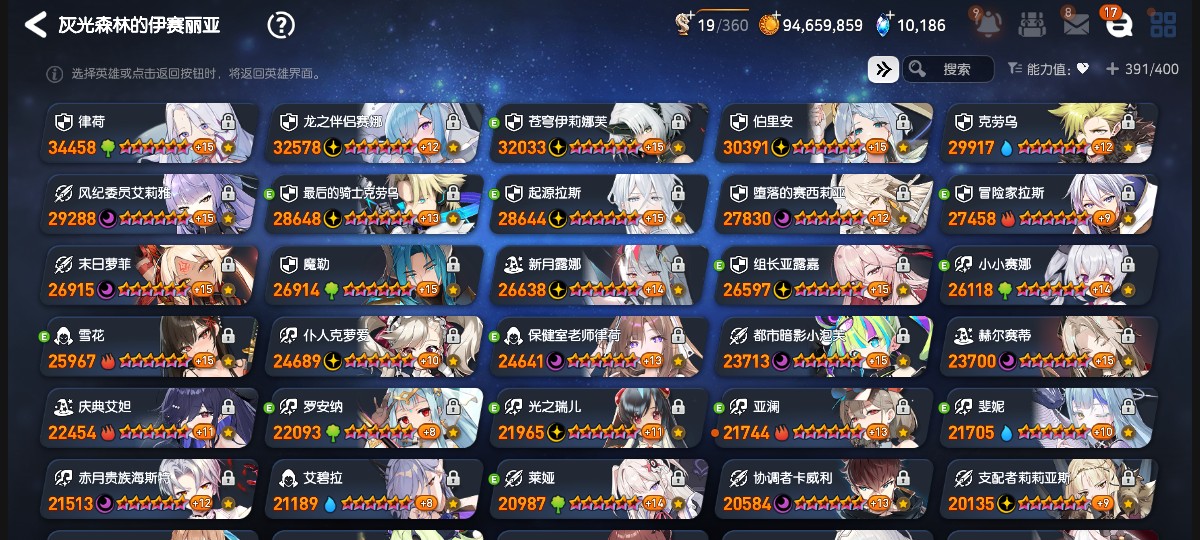Select hero 艾碧拉 with 21189 power
The width and height of the screenshot is (1200, 540).
click(x=373, y=490)
